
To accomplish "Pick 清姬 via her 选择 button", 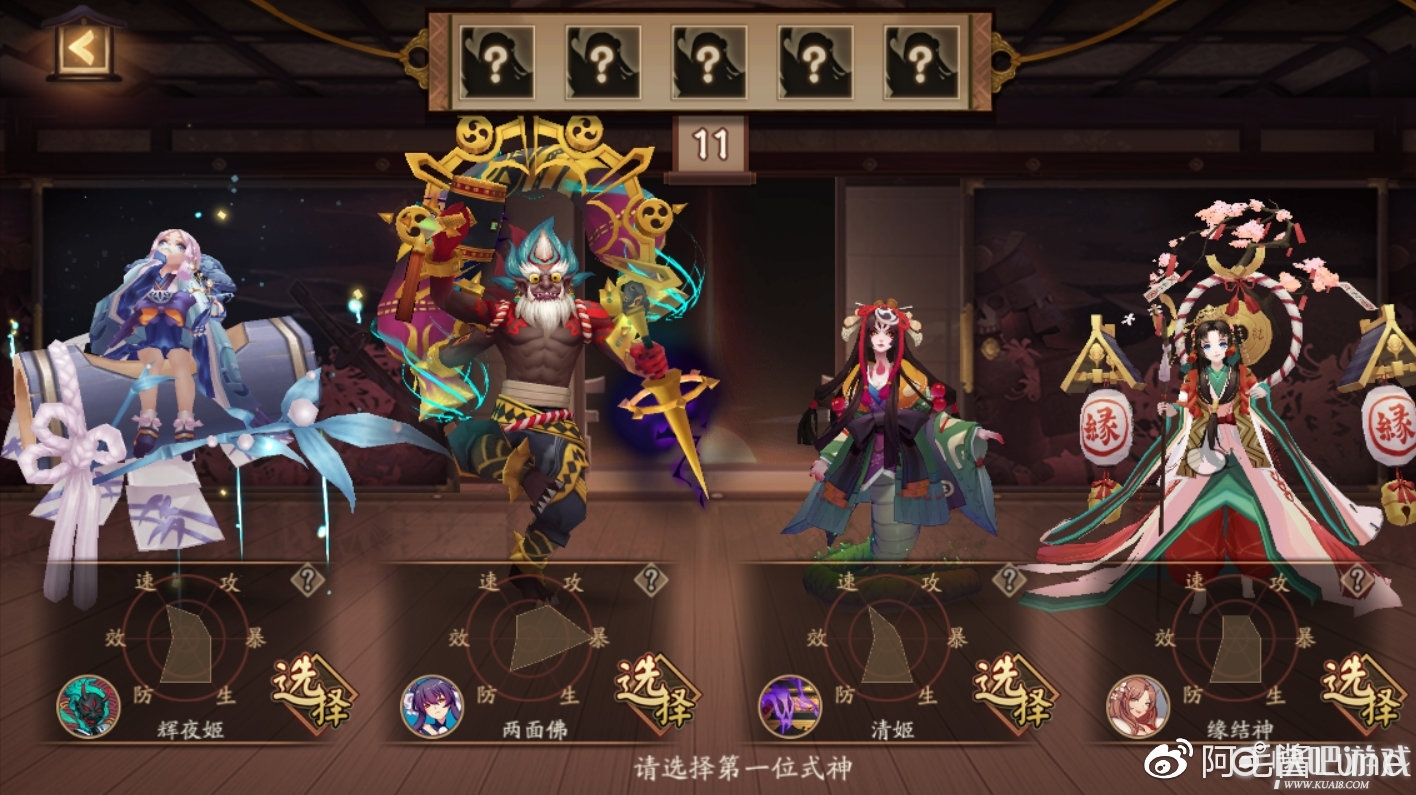I will 1015,692.
